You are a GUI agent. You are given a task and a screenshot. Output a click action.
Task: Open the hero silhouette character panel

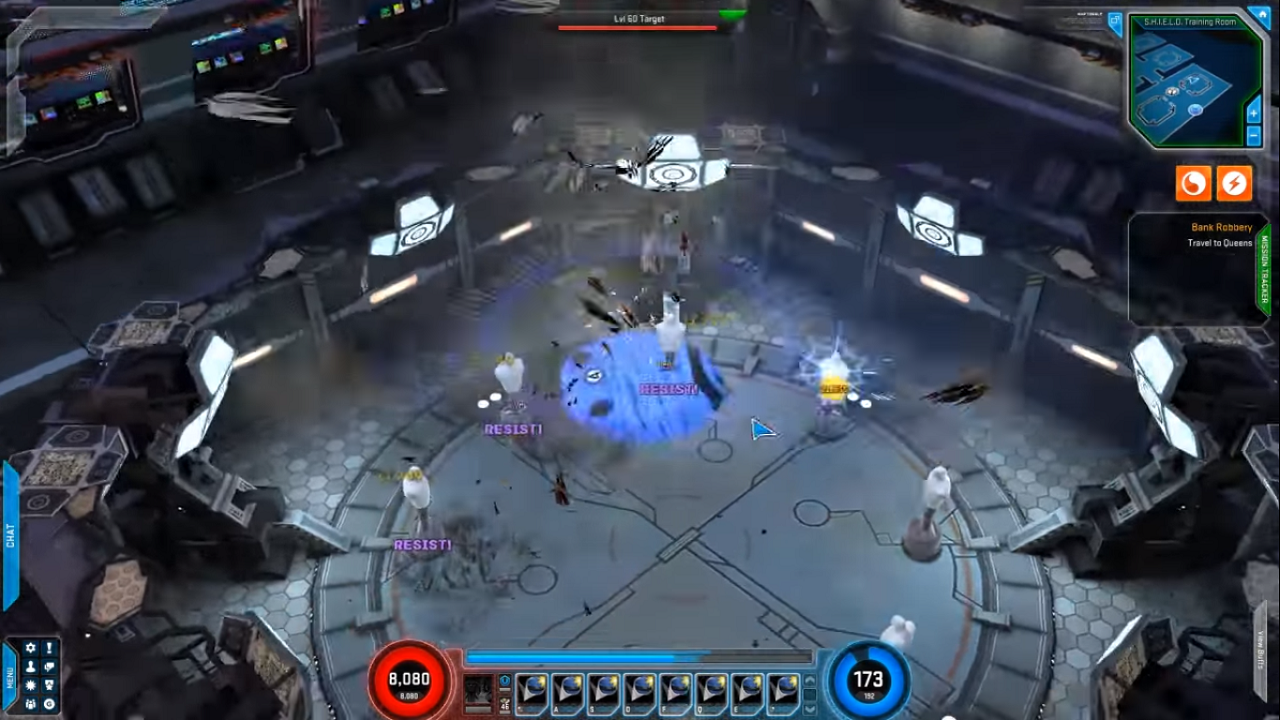click(x=30, y=667)
